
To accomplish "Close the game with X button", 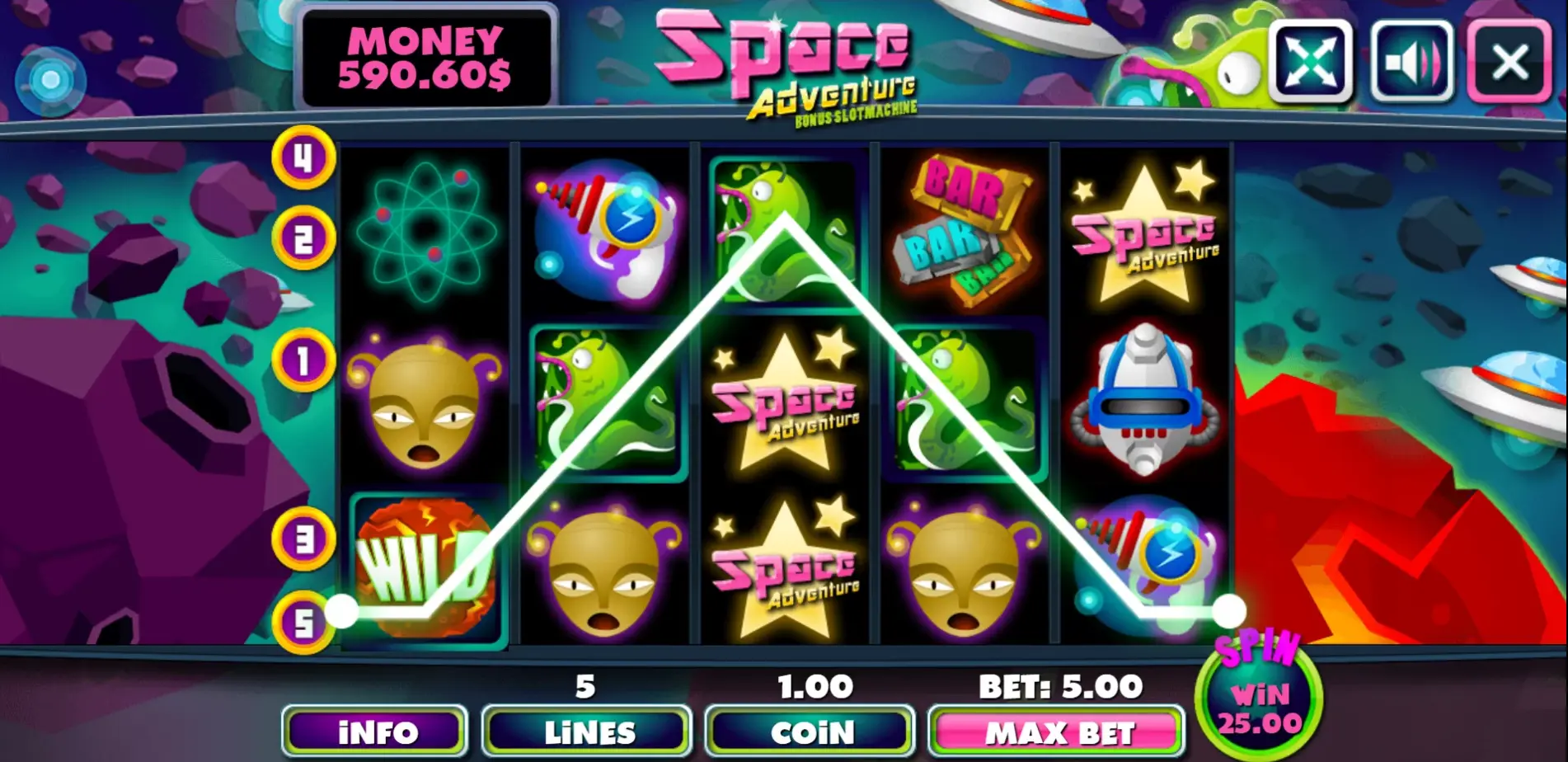I will [x=1509, y=62].
